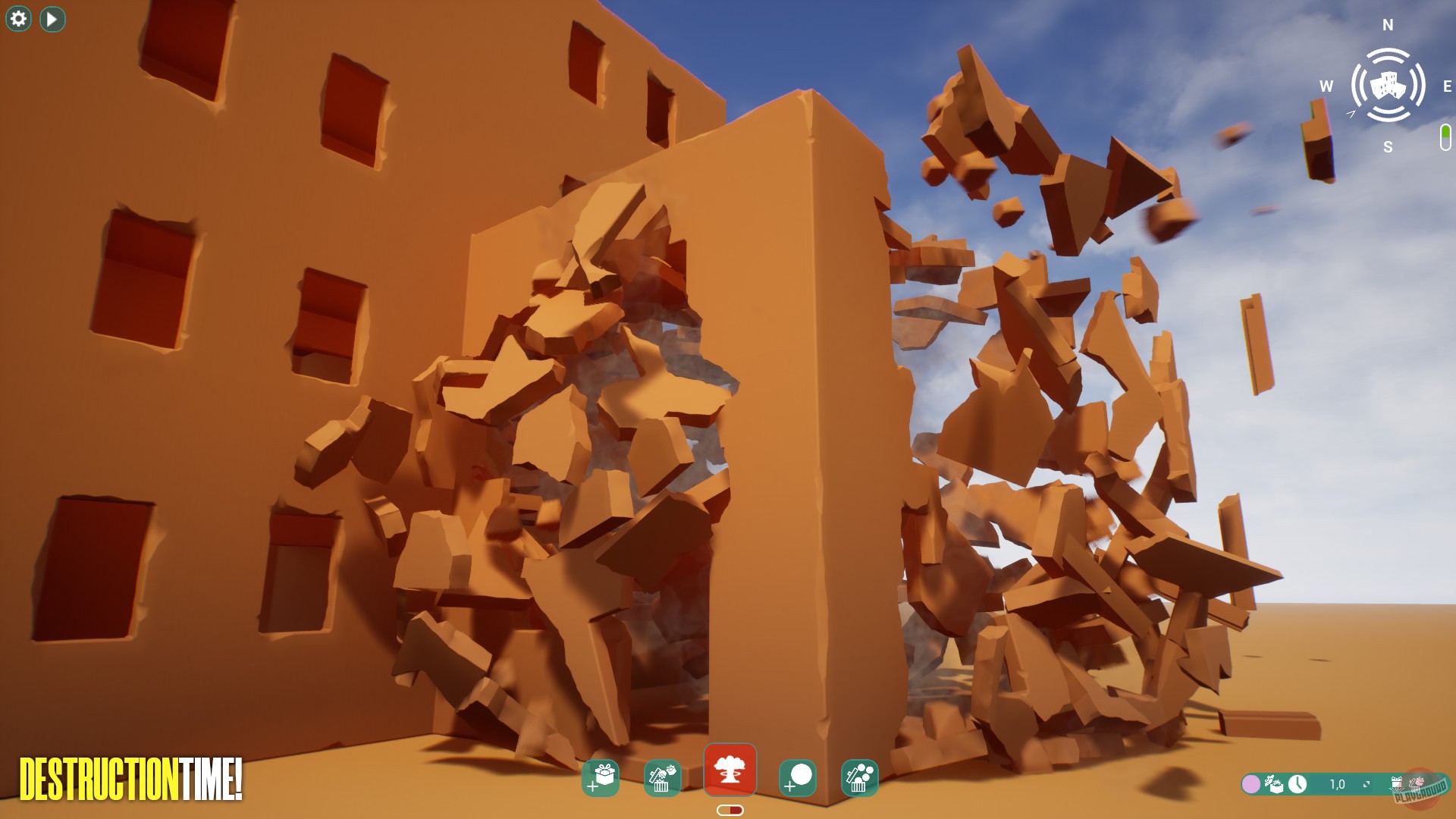Click the N marker on the compass
Viewport: 1456px width, 819px height.
[x=1387, y=24]
